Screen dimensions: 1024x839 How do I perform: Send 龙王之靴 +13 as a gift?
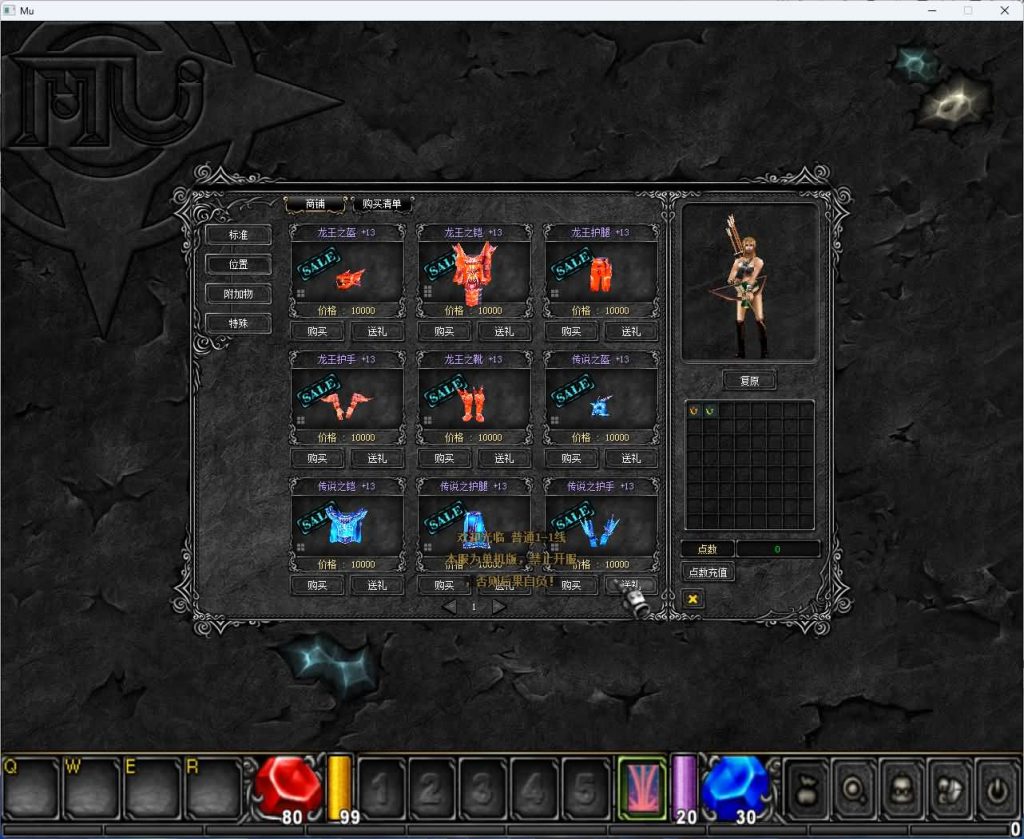click(504, 458)
